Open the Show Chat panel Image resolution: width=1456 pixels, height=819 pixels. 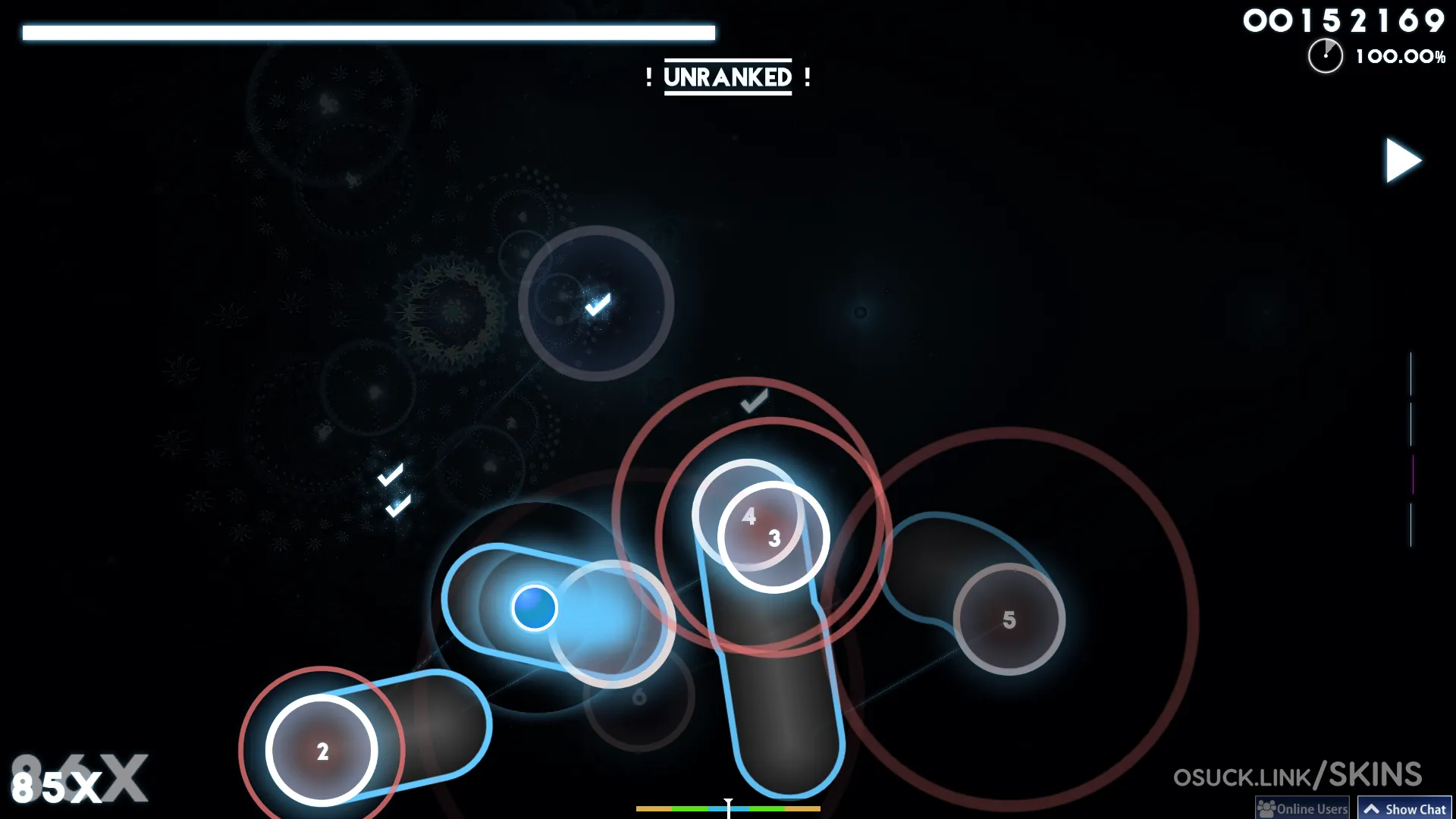pos(1404,808)
